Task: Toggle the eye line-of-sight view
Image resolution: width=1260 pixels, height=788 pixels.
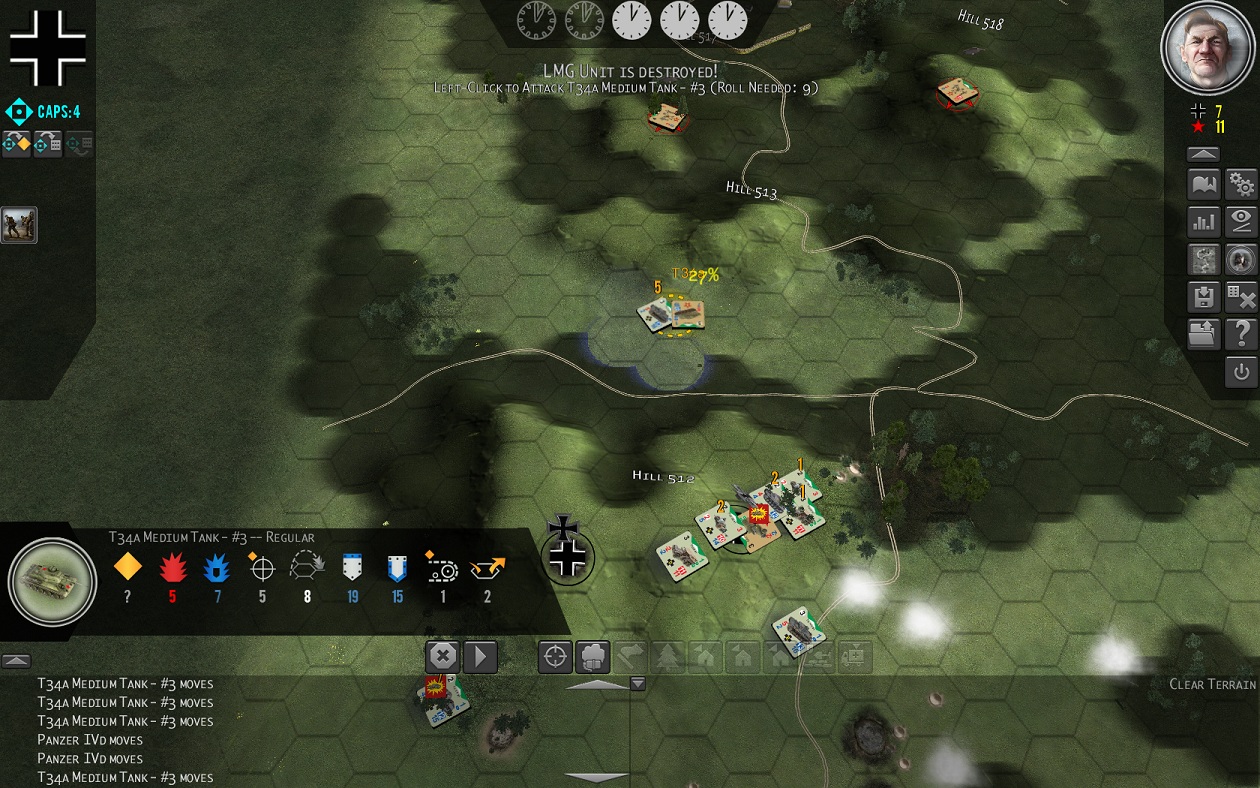Action: point(1241,222)
